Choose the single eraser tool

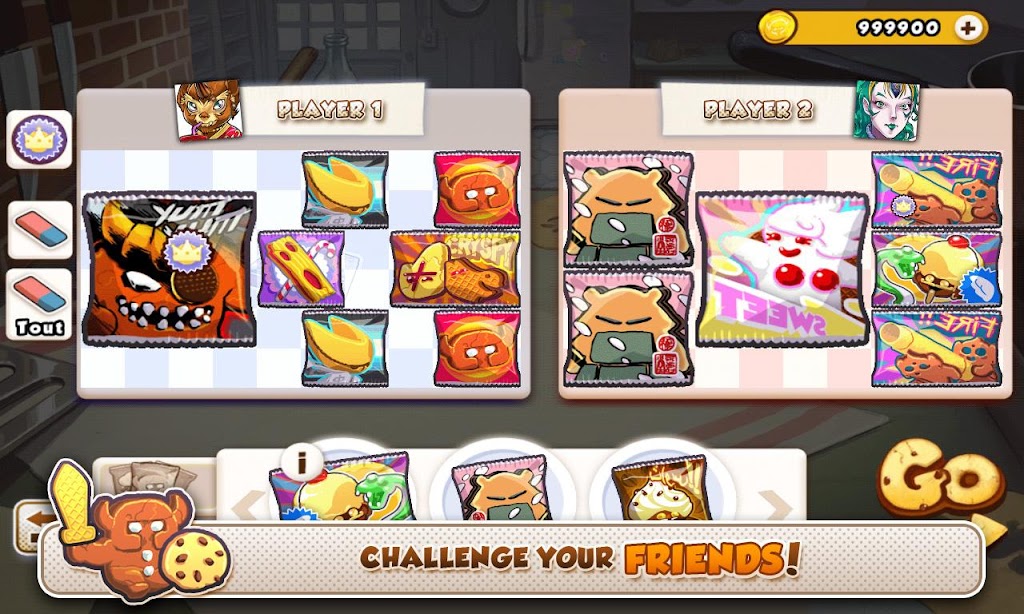40,230
